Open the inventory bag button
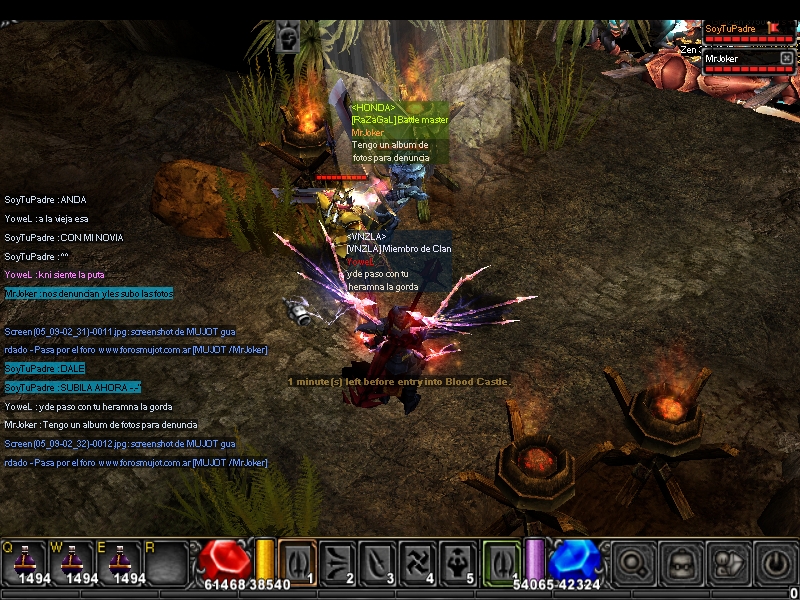Image resolution: width=800 pixels, height=600 pixels. tap(679, 563)
